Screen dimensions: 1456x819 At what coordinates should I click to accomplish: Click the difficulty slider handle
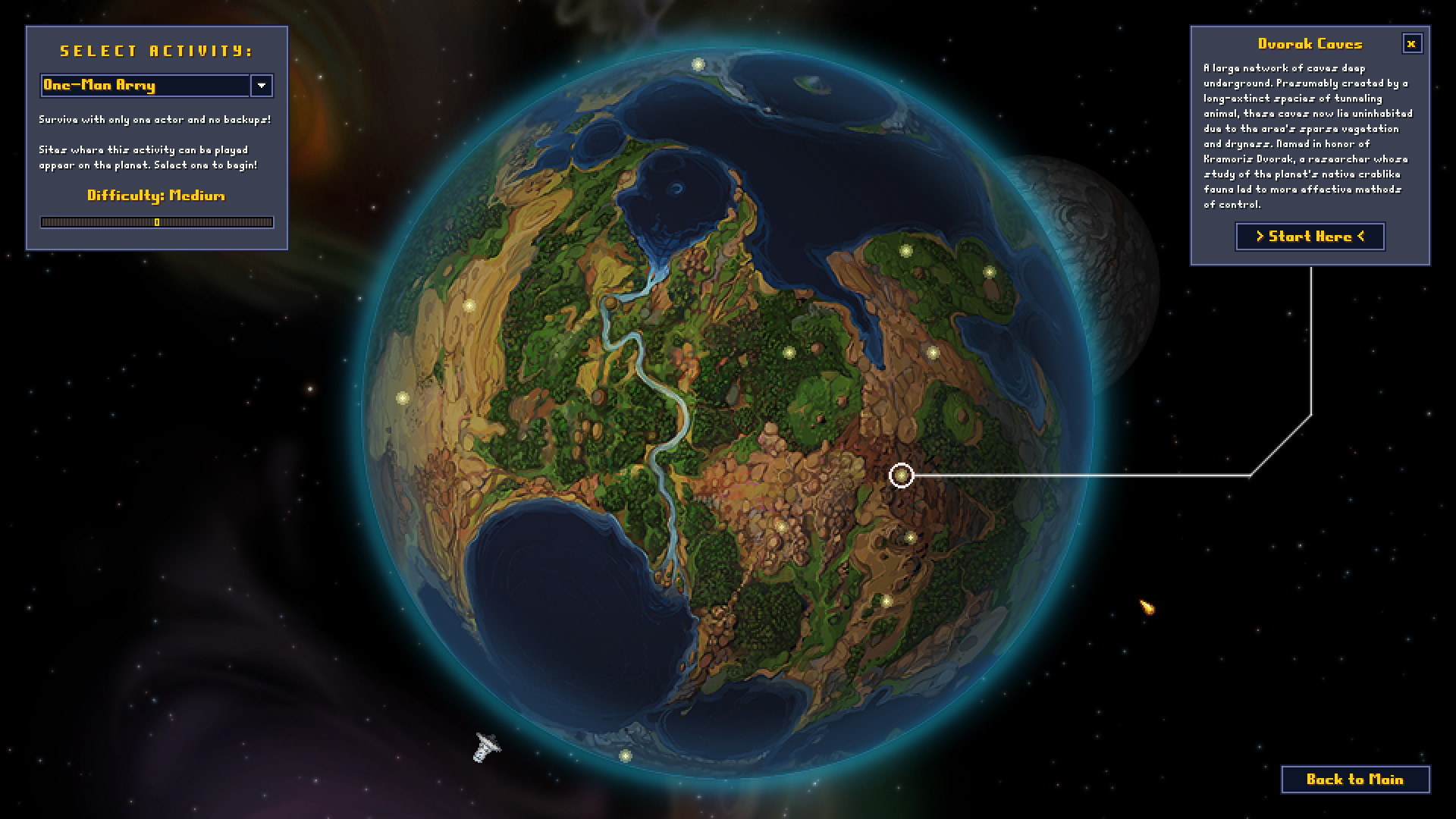pyautogui.click(x=155, y=222)
